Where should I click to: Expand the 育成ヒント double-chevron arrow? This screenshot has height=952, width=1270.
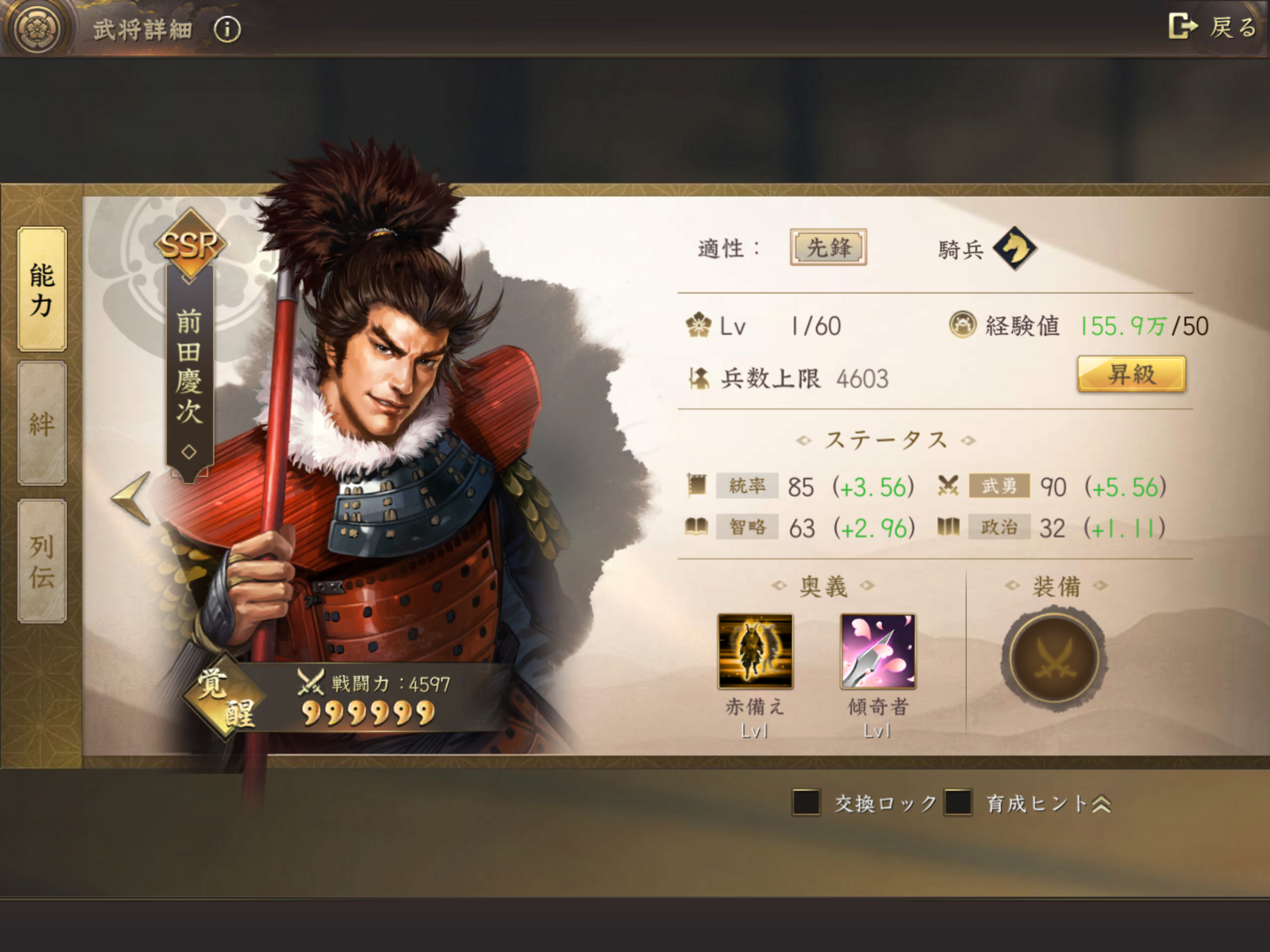pyautogui.click(x=1101, y=804)
